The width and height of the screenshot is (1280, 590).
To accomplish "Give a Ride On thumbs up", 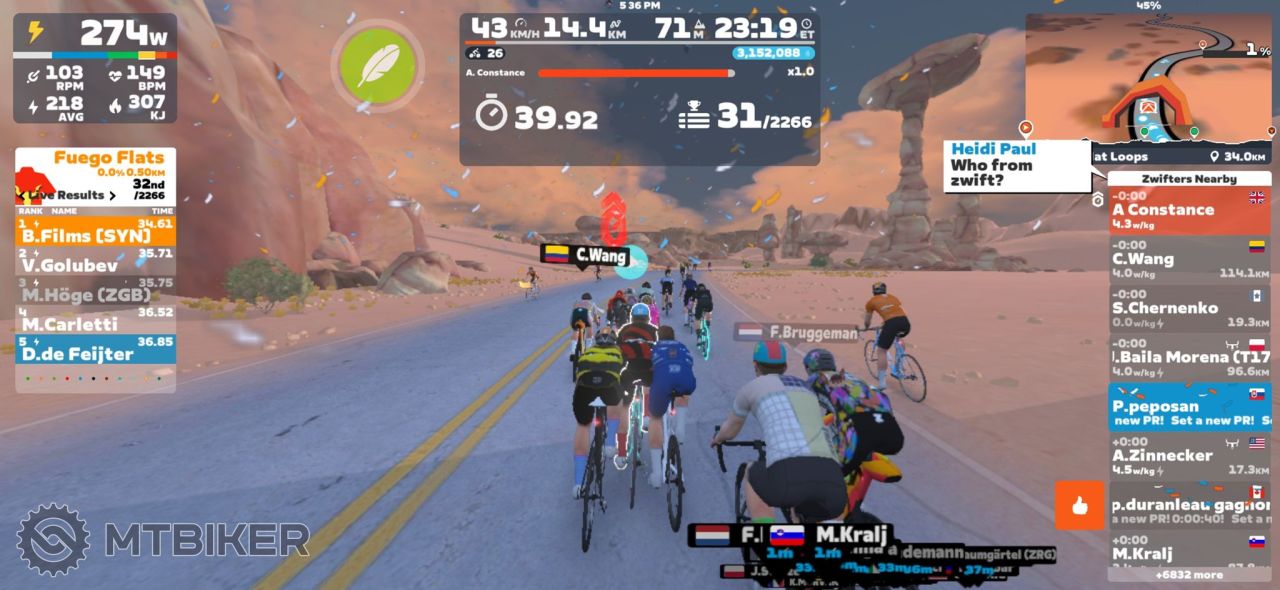I will point(1079,505).
